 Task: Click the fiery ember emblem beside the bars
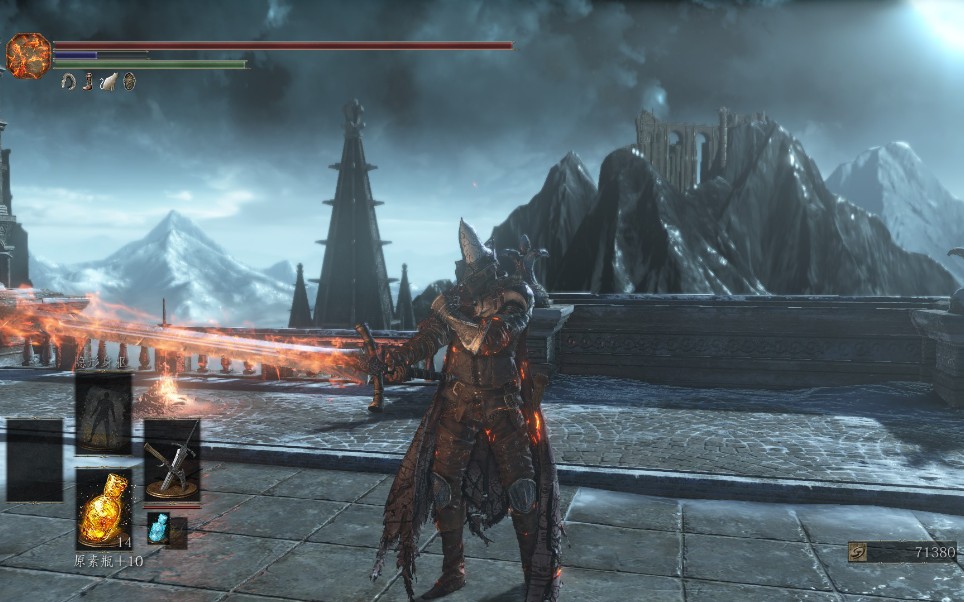pos(28,55)
